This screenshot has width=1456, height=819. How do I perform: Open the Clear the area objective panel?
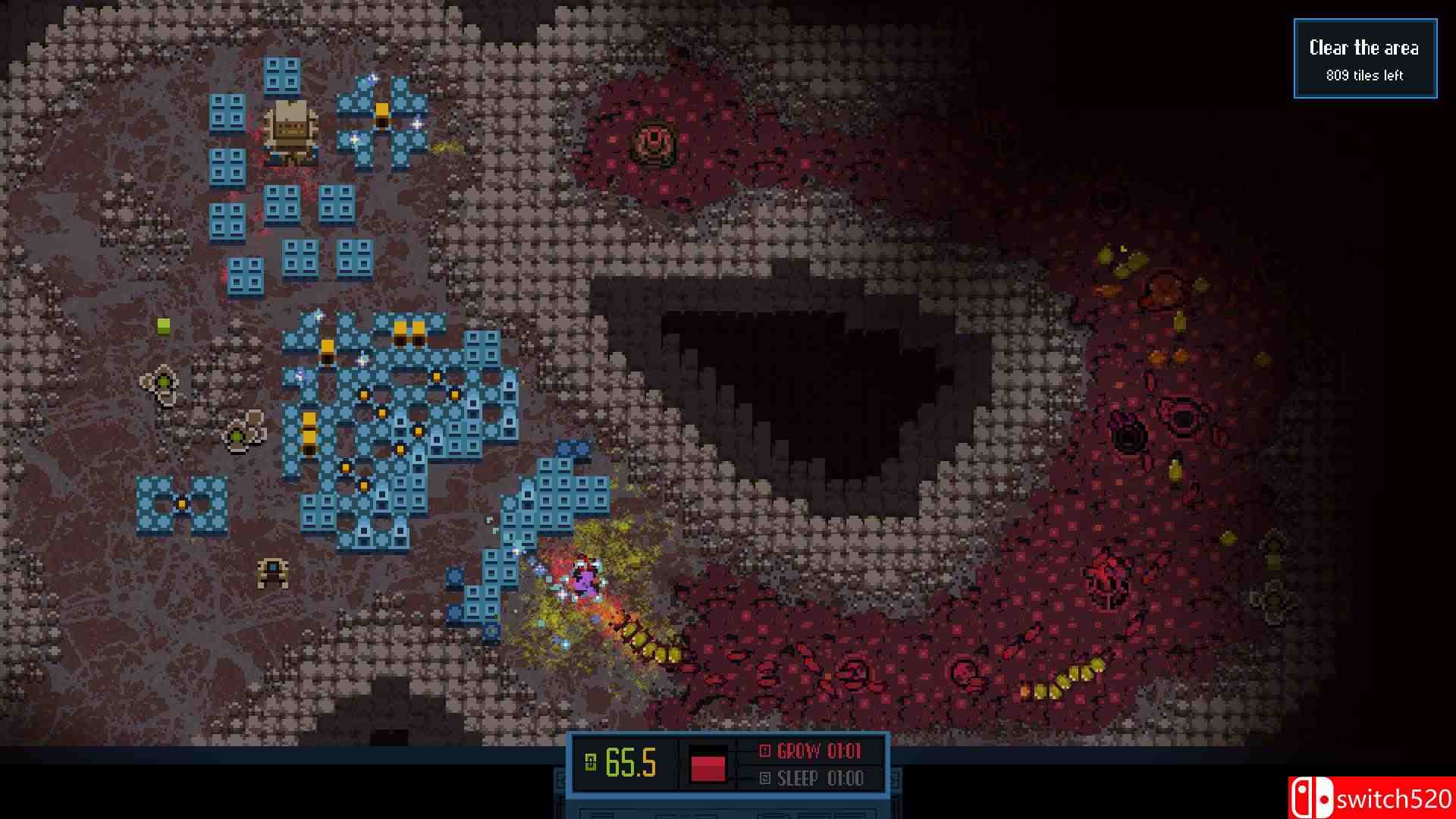[x=1363, y=48]
